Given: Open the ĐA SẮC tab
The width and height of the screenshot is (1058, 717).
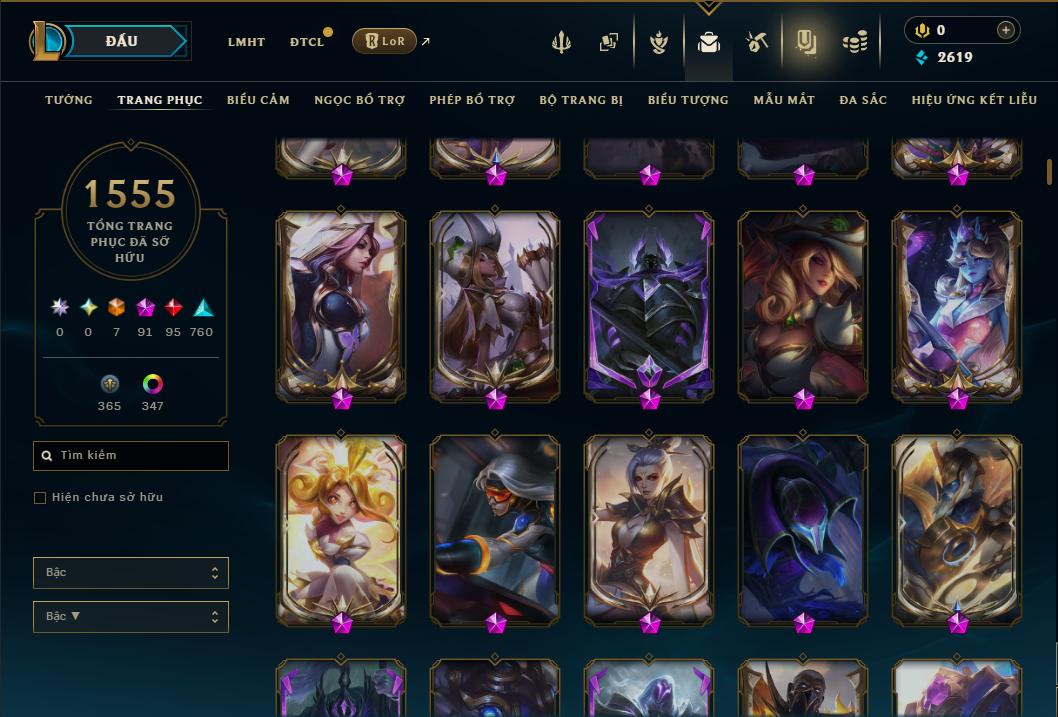Looking at the screenshot, I should pos(863,100).
